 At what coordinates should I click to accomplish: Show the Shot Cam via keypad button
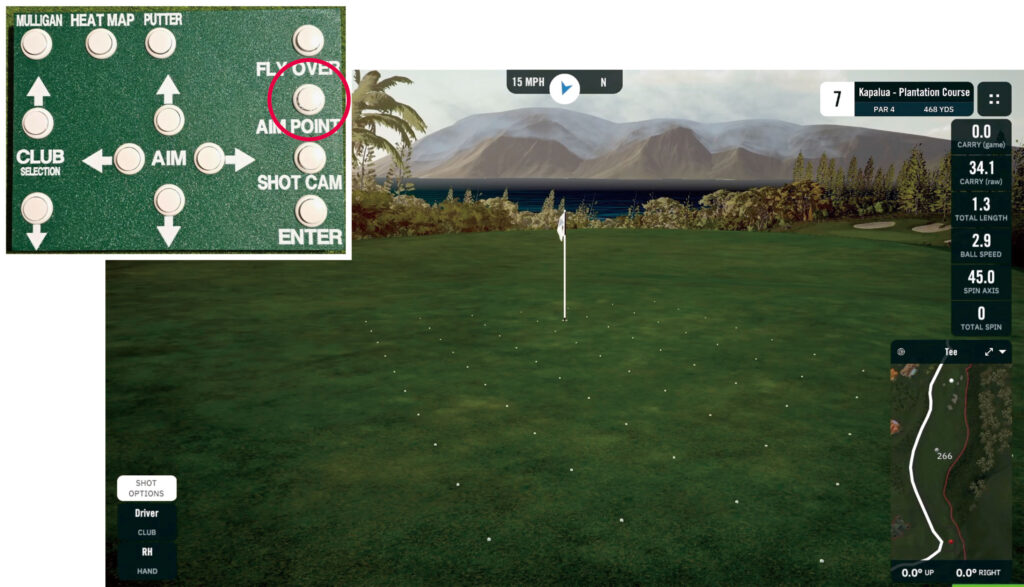[x=310, y=156]
